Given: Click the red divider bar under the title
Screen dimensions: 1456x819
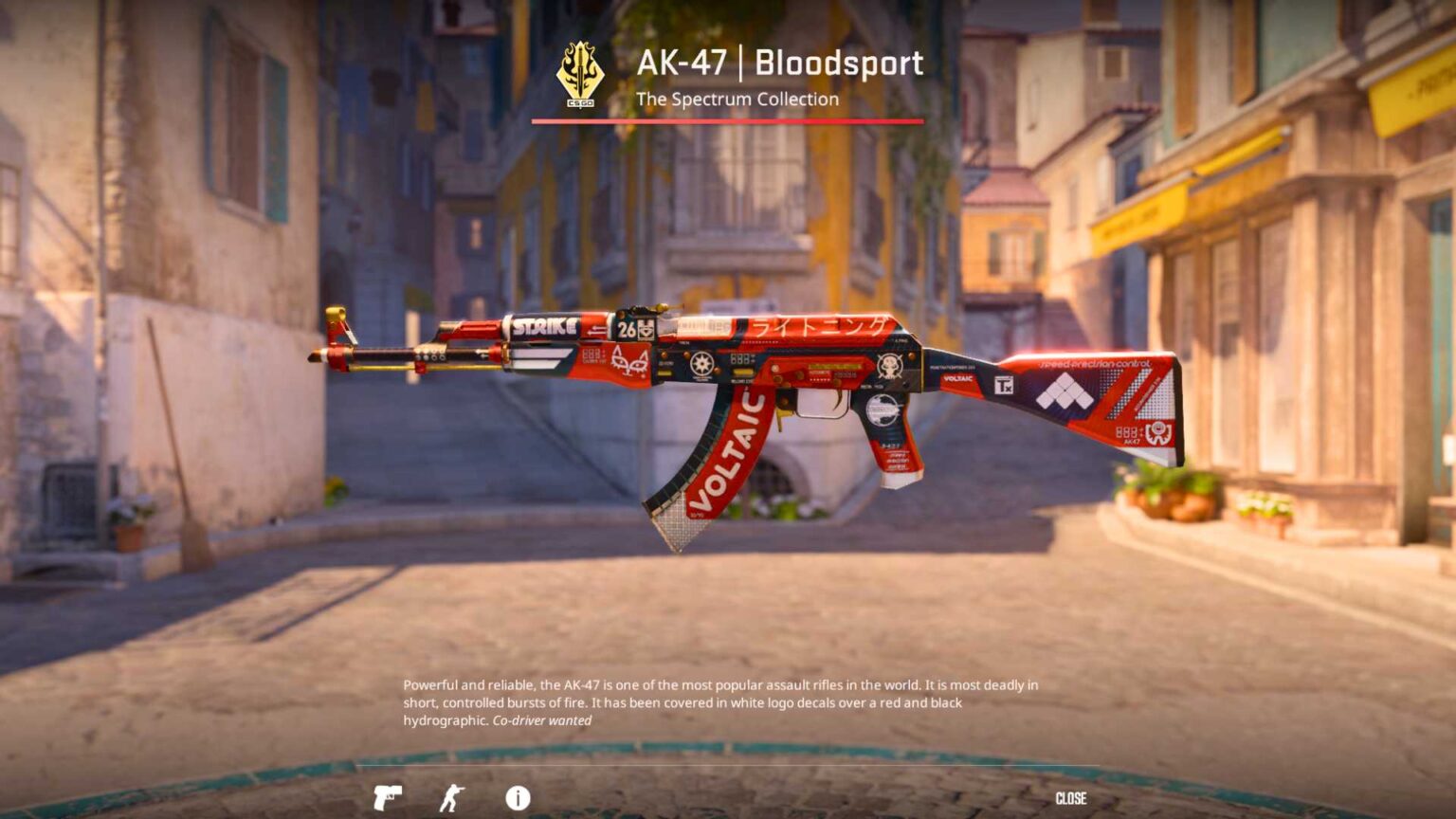Looking at the screenshot, I should point(728,120).
